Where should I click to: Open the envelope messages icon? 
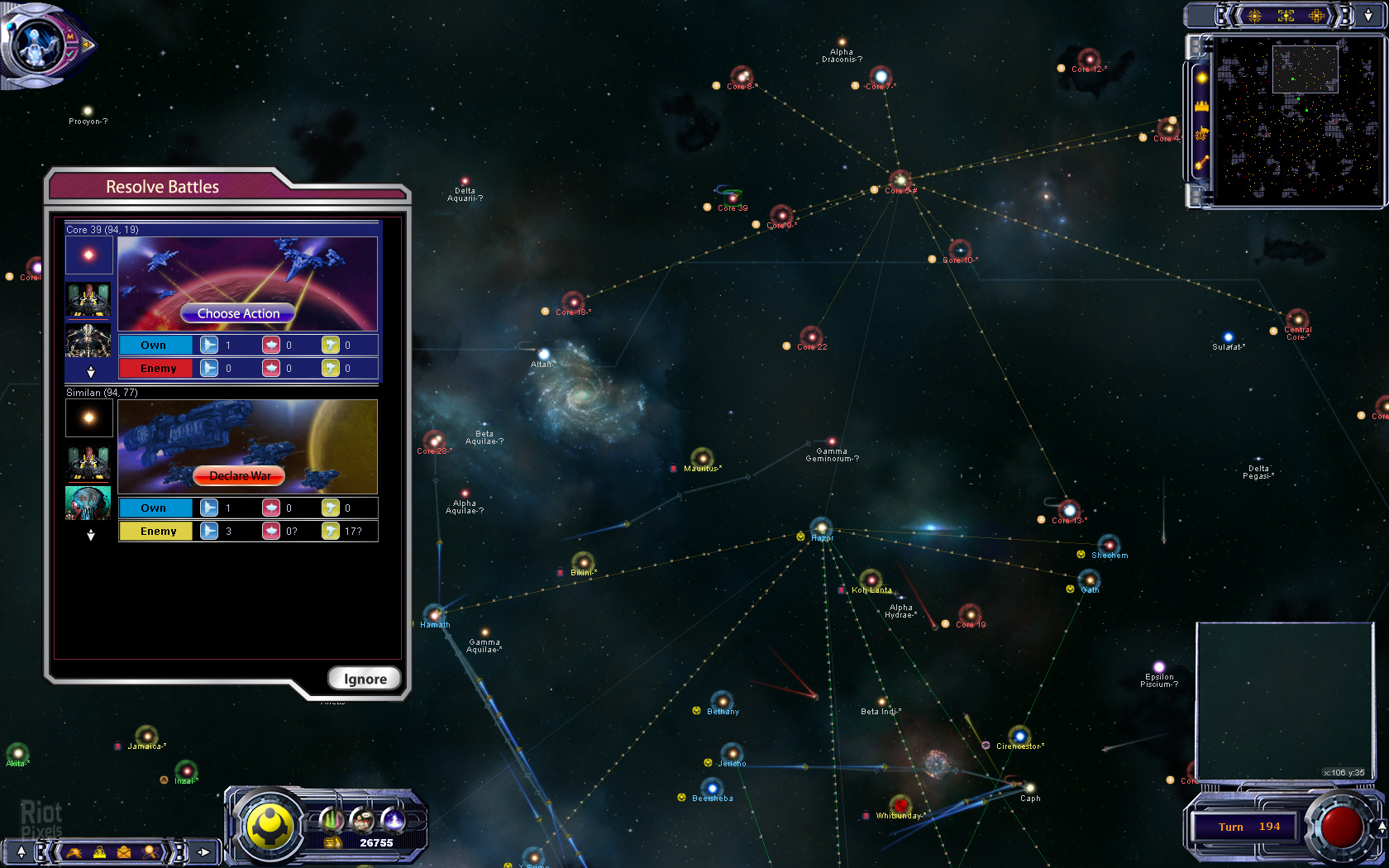(124, 851)
